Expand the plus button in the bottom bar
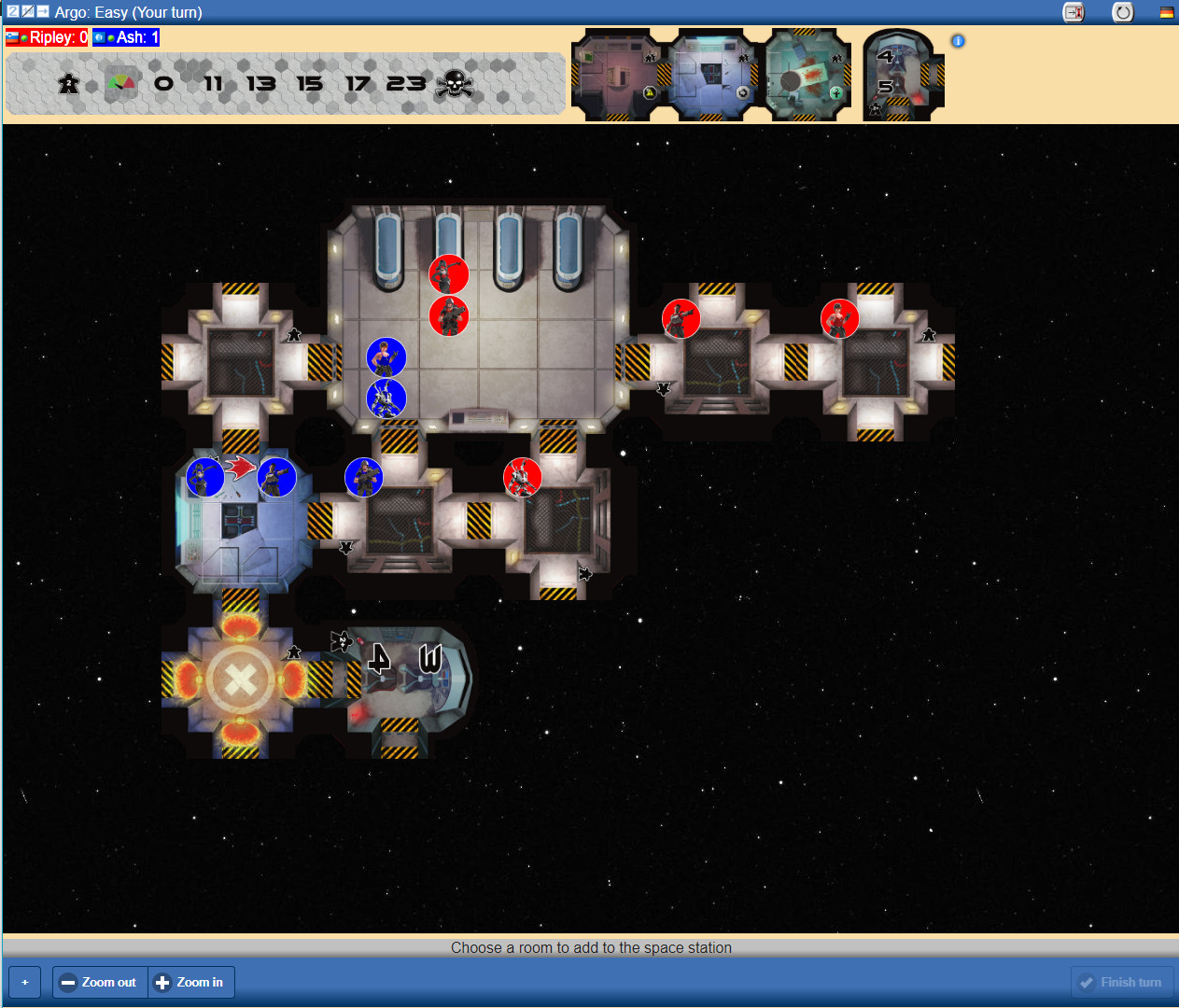Image resolution: width=1179 pixels, height=1008 pixels. 25,982
